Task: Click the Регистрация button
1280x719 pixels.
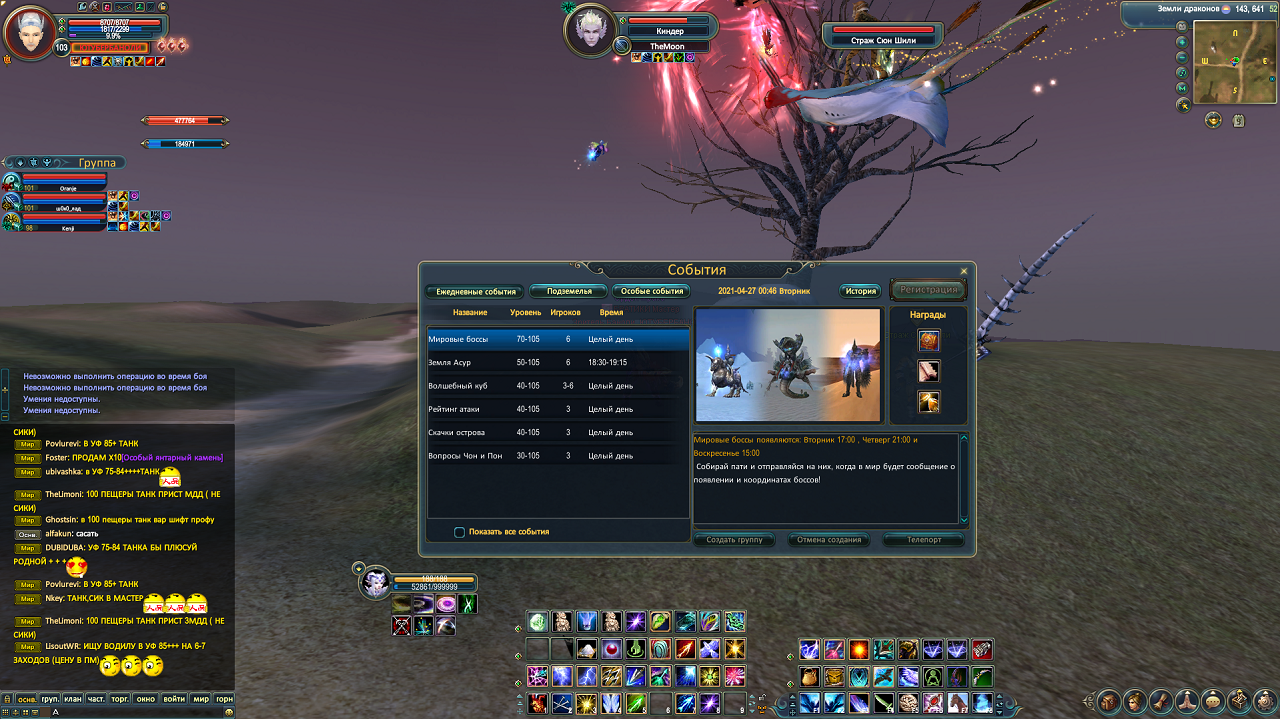Action: pos(928,290)
